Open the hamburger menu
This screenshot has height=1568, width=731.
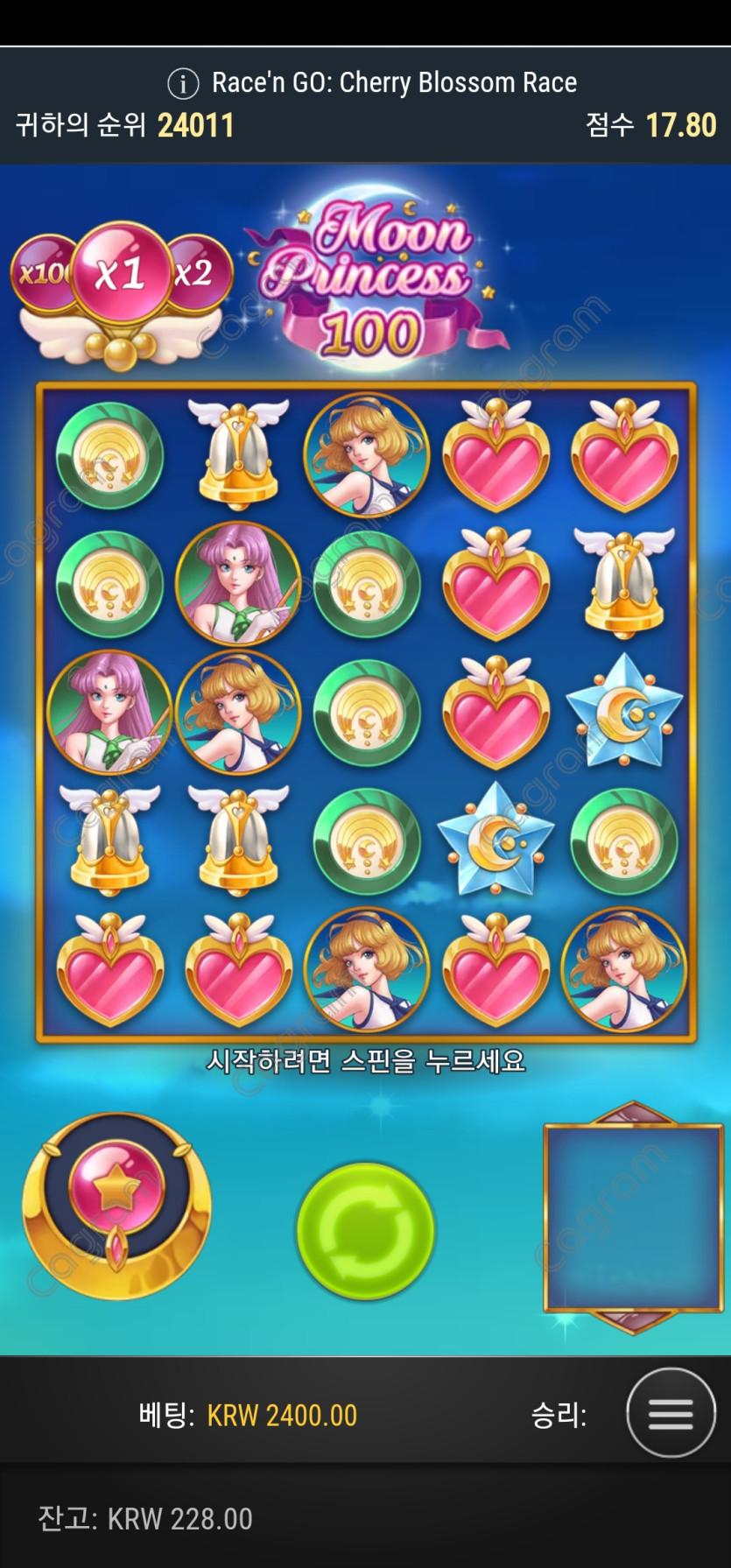click(671, 1414)
